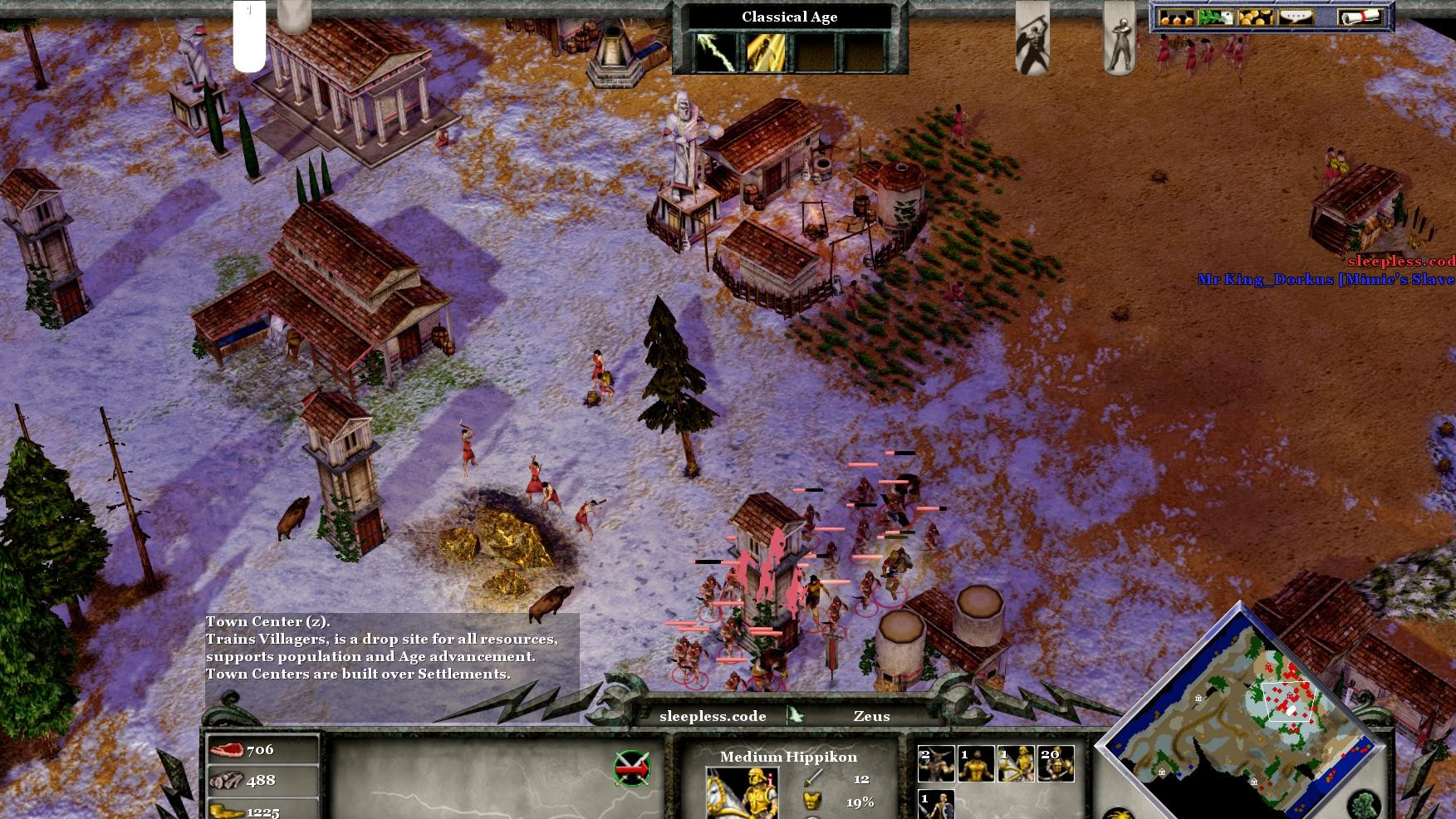Find idle villager via standing figure banner
1456x819 pixels.
[x=1118, y=37]
